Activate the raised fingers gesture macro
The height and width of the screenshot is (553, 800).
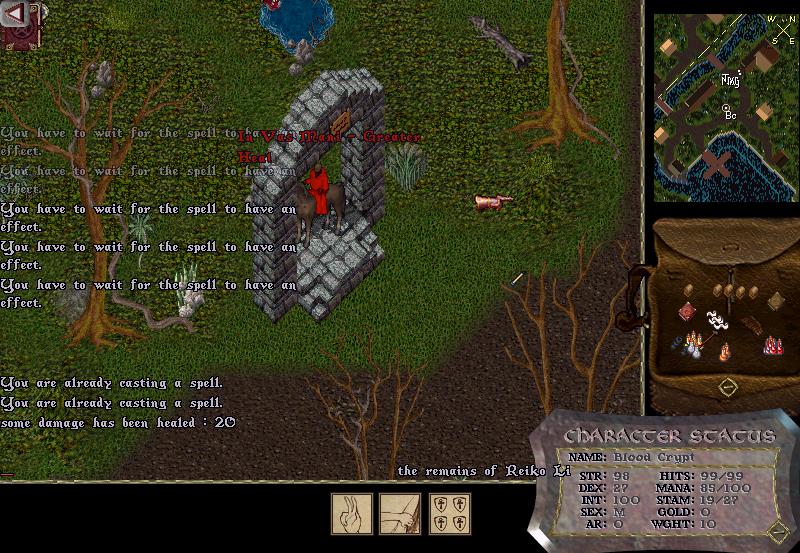point(352,514)
